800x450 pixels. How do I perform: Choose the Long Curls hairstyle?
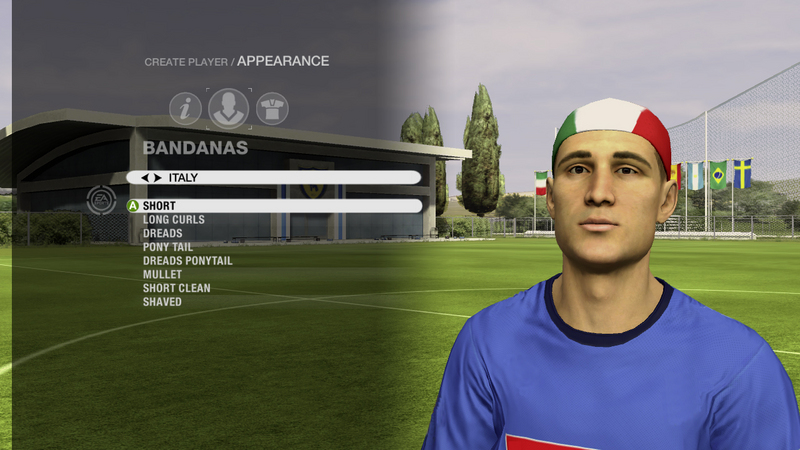pyautogui.click(x=173, y=220)
